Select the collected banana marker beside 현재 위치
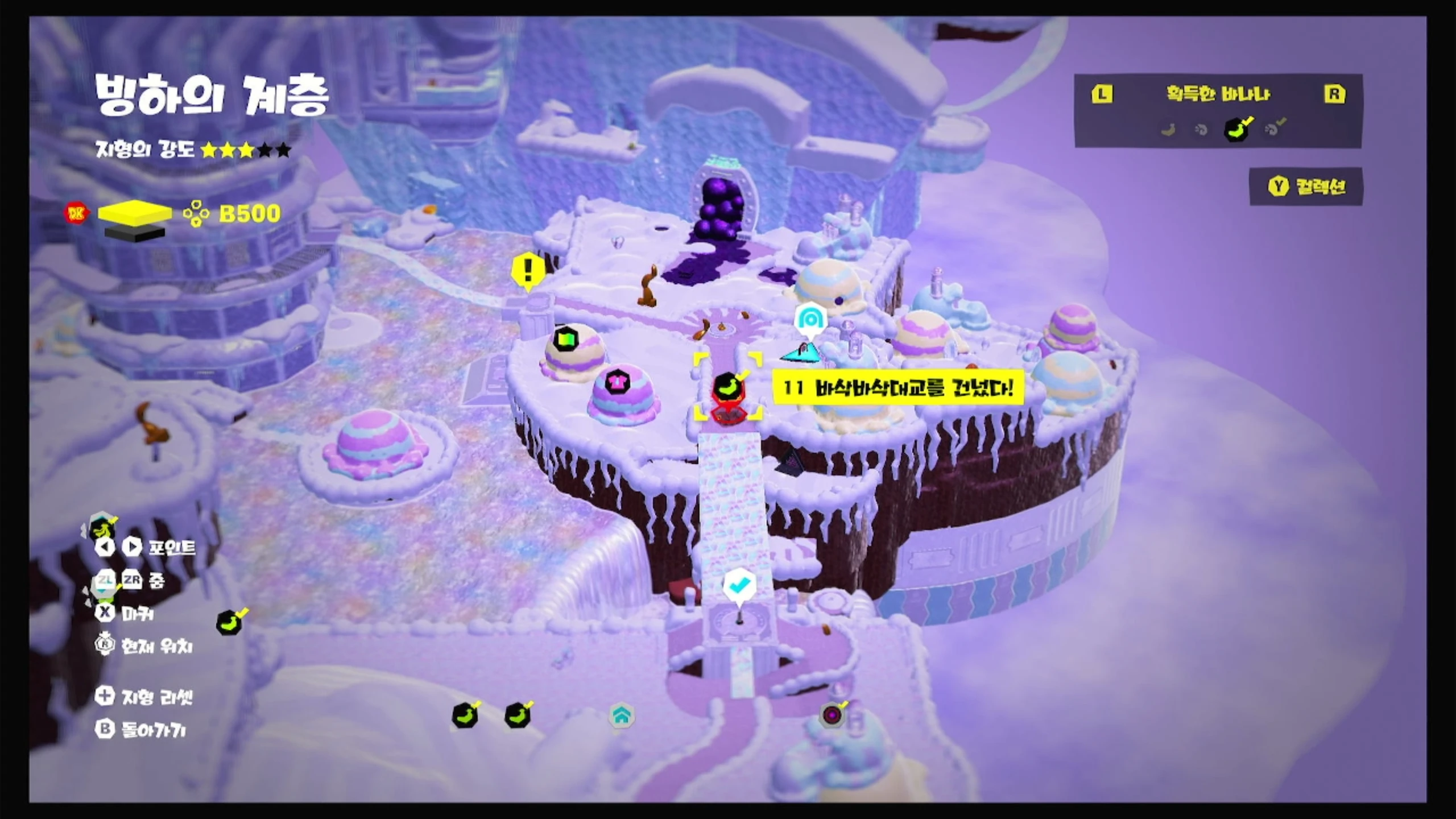This screenshot has height=819, width=1456. [x=230, y=623]
